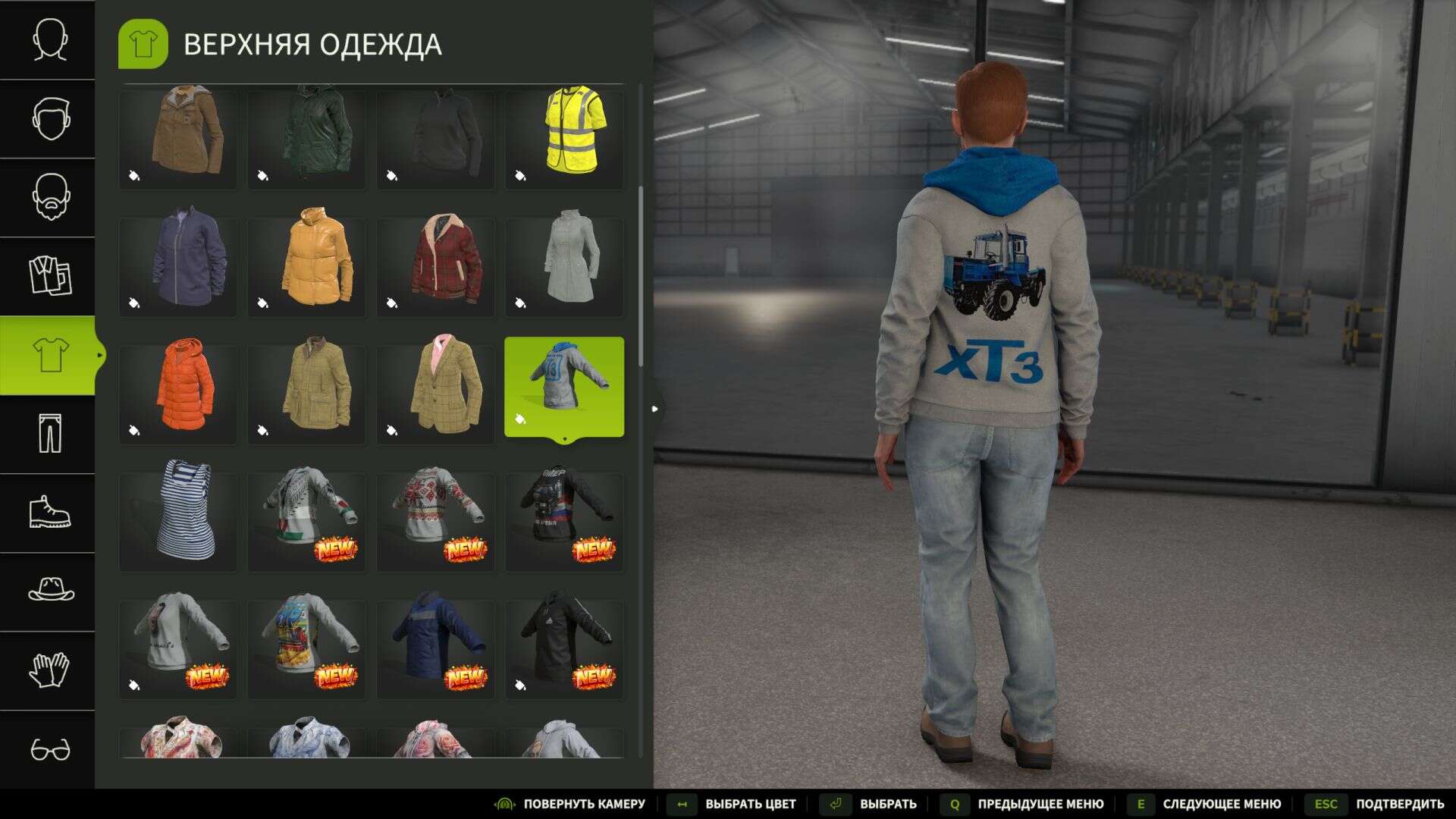Click the green t-shirt icon next to ВЕРХНЯЯ ОДЕЖДА
This screenshot has height=819, width=1456.
(x=144, y=43)
